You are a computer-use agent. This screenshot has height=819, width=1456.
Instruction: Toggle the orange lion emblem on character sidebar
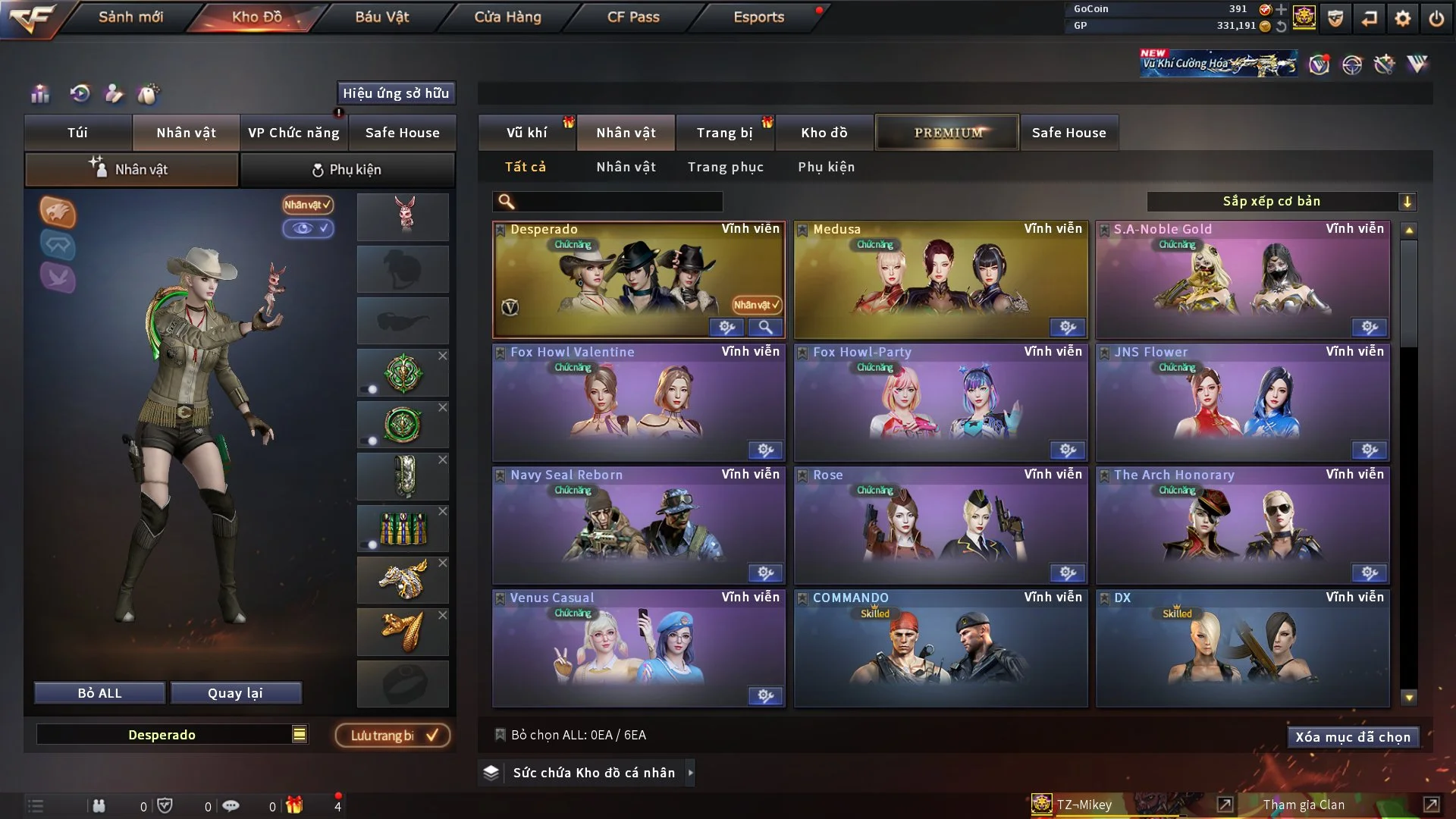click(58, 213)
